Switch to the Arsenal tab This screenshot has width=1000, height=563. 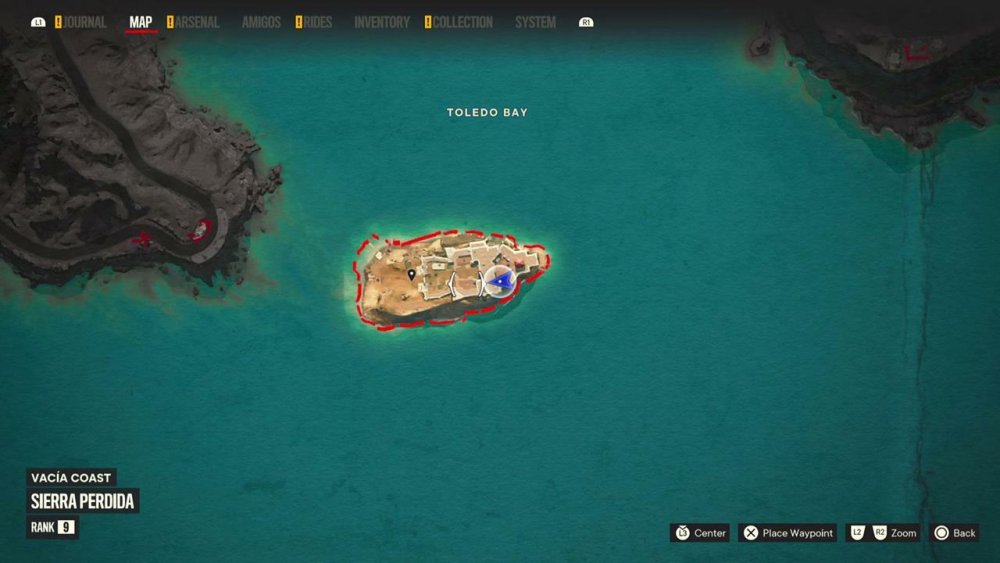point(197,22)
